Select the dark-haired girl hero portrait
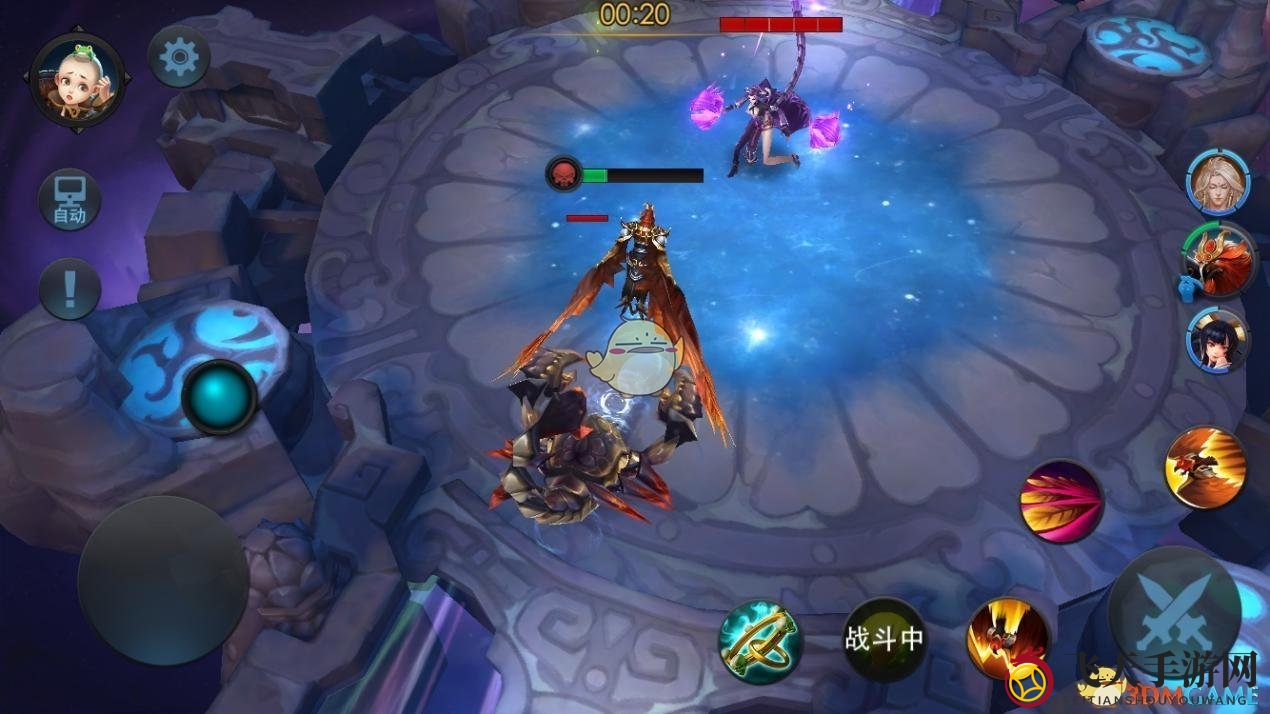 [1218, 341]
